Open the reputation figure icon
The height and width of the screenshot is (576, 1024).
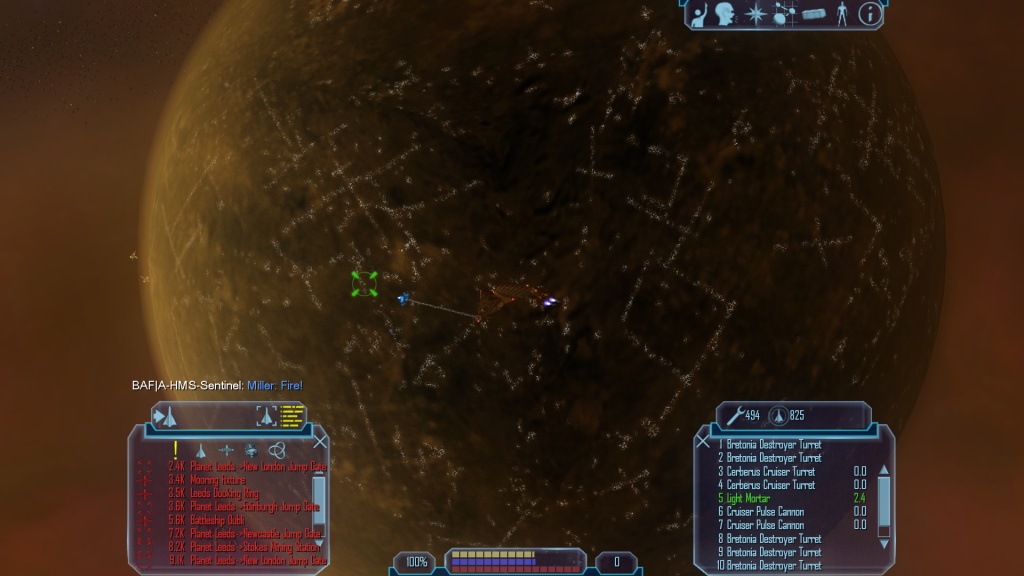pyautogui.click(x=842, y=14)
